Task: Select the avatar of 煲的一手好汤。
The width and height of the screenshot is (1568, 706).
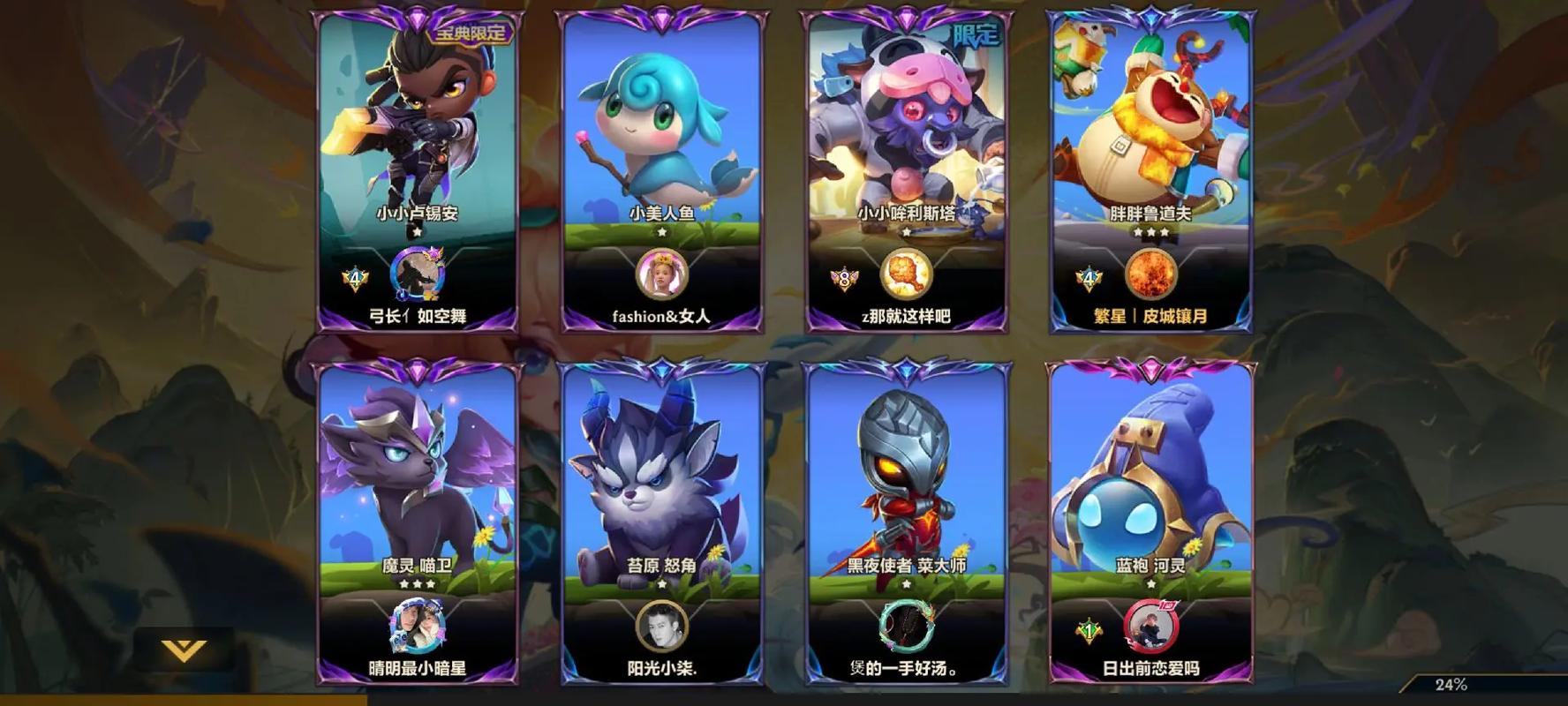Action: coord(907,627)
